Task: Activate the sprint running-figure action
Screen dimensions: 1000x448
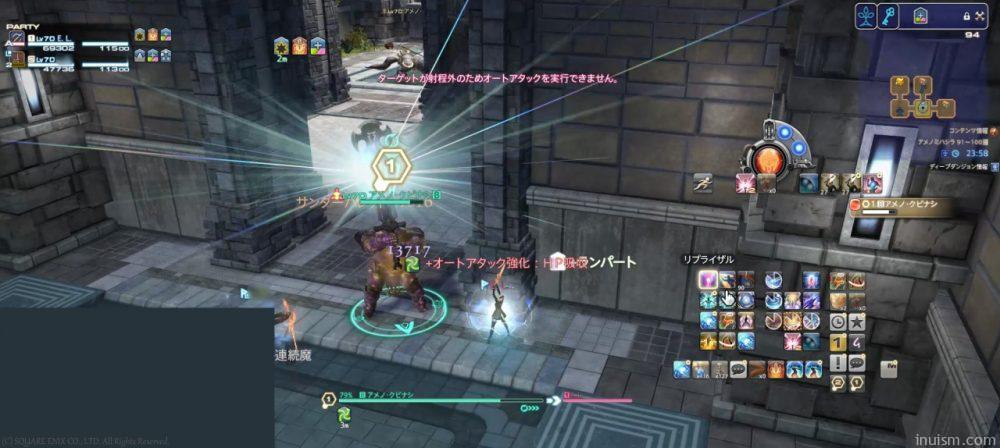Action: pyautogui.click(x=703, y=183)
